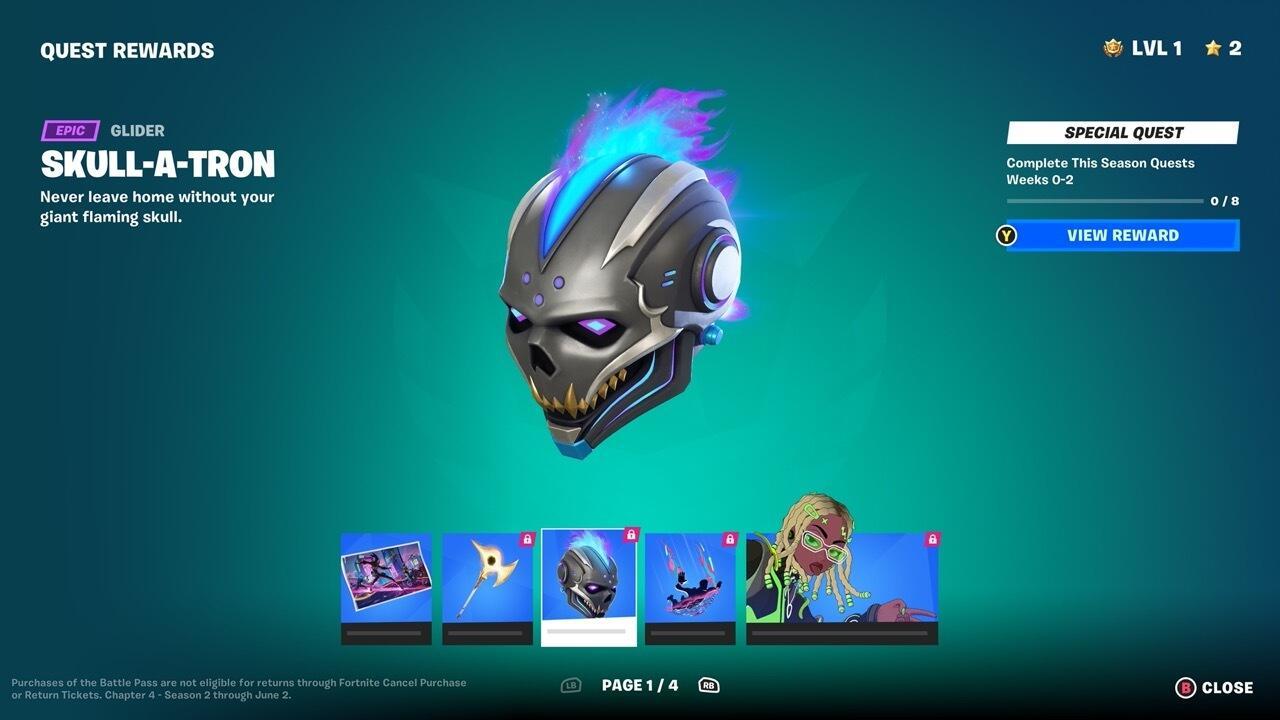Click the Y button prompt for View Reward
This screenshot has height=720, width=1280.
pos(1004,236)
